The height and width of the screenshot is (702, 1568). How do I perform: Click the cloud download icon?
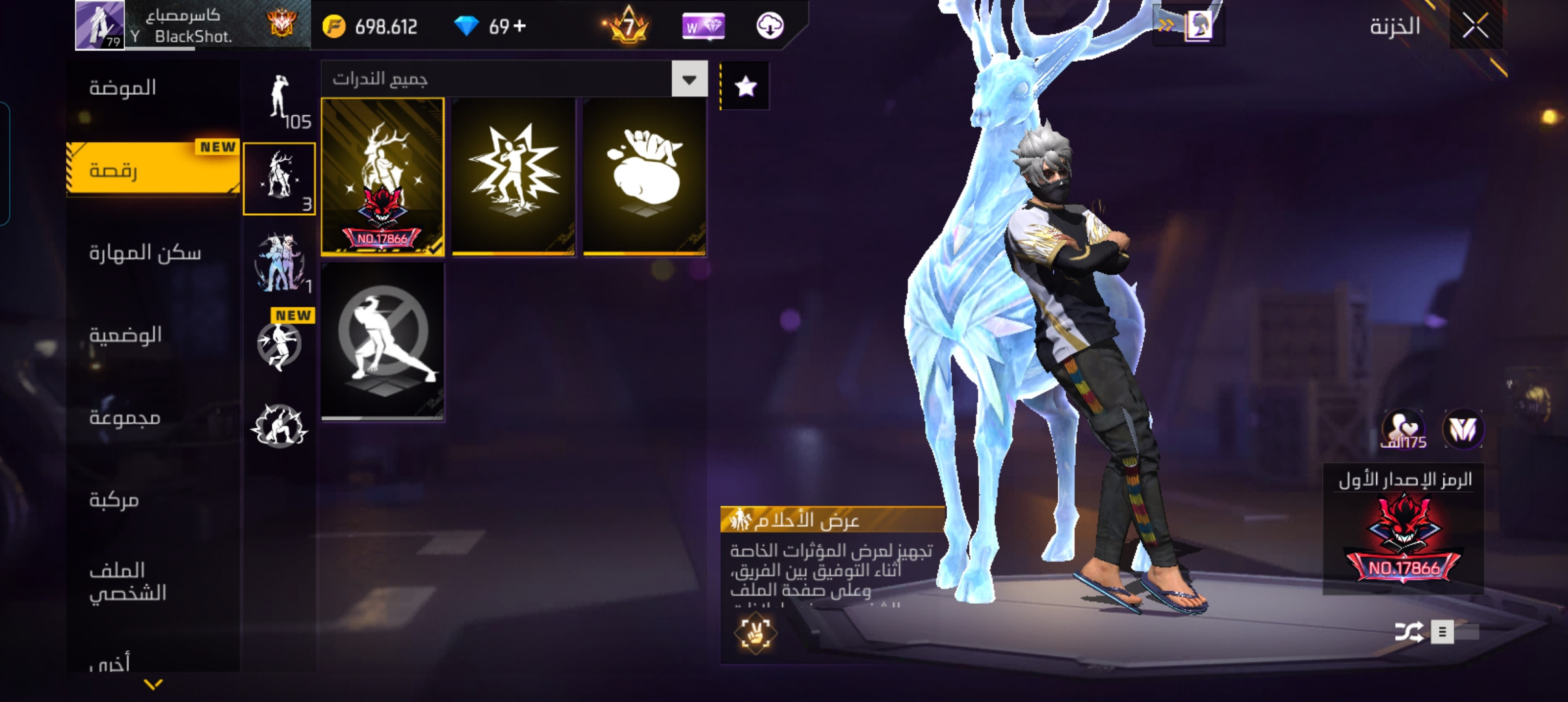coord(770,27)
